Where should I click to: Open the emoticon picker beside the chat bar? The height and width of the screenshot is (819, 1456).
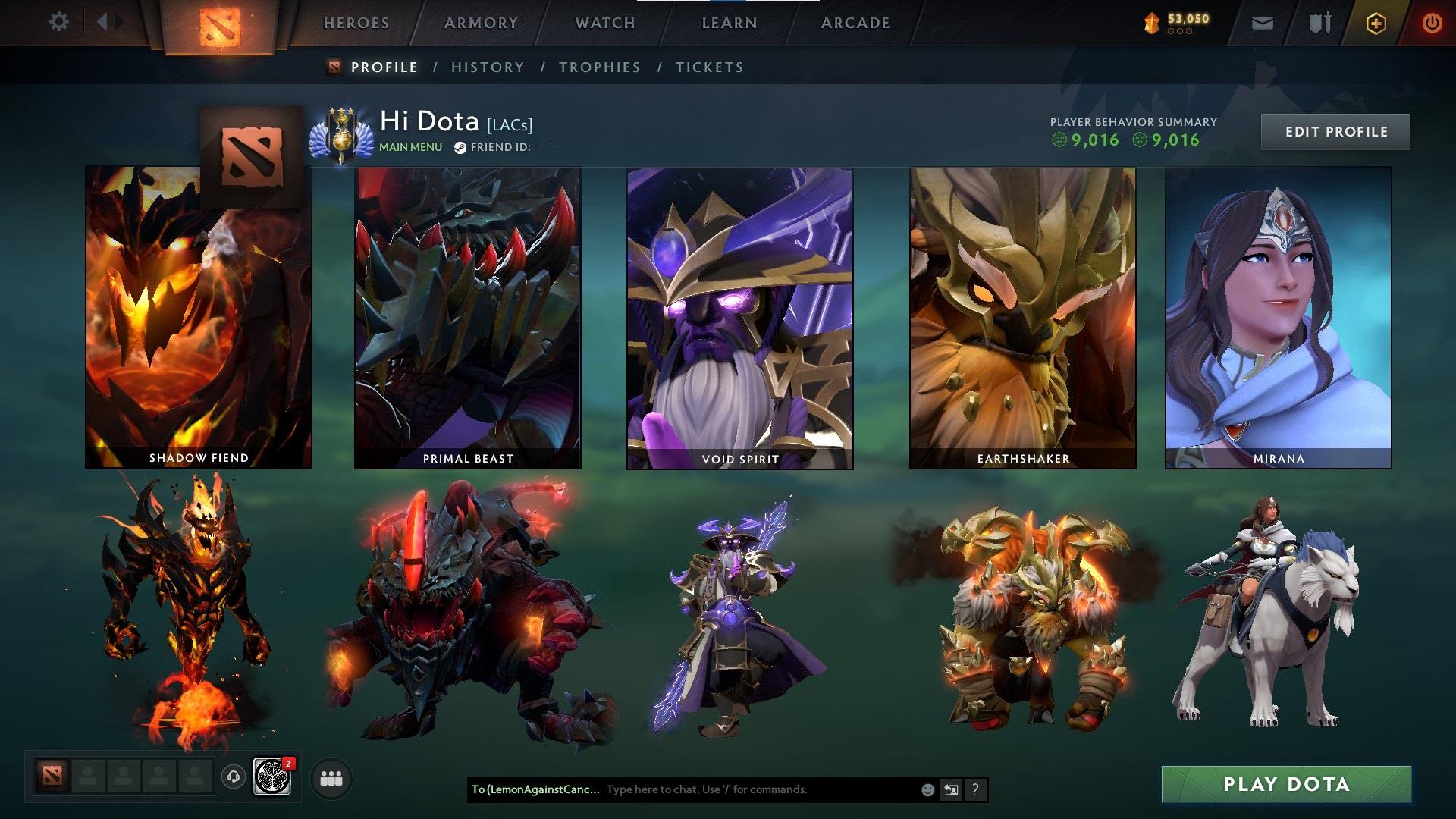click(x=927, y=789)
